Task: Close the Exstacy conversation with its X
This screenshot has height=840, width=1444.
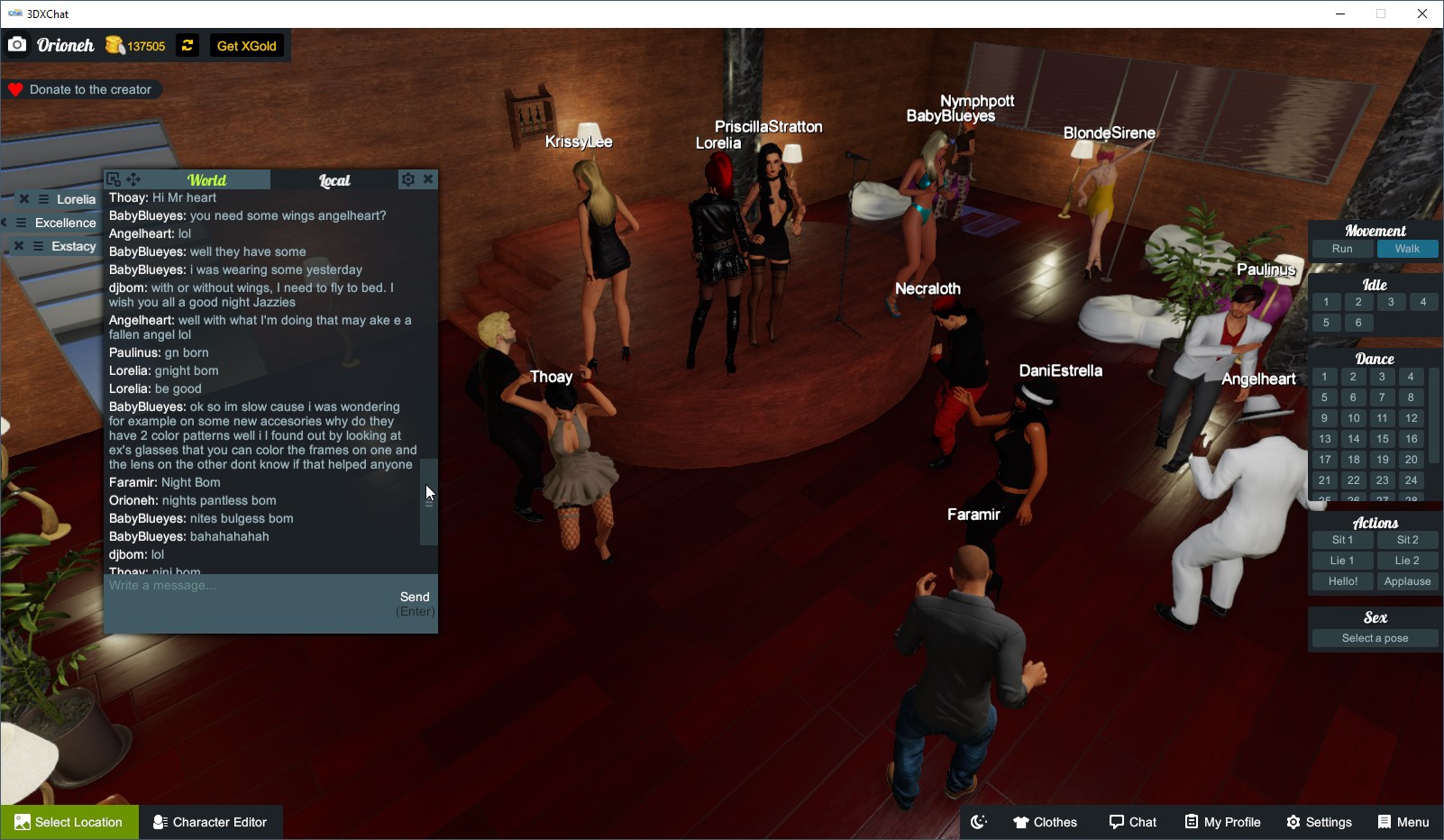Action: (19, 245)
